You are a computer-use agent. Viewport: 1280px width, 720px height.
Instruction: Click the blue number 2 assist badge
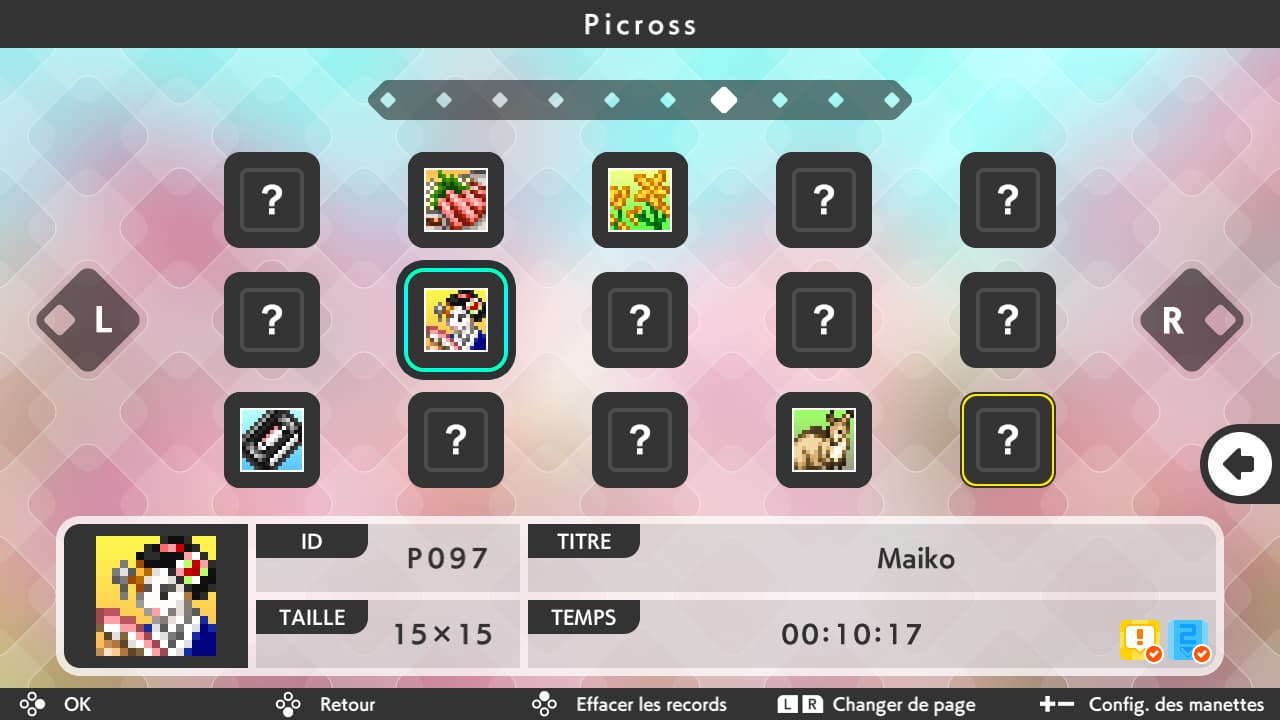[x=1186, y=639]
